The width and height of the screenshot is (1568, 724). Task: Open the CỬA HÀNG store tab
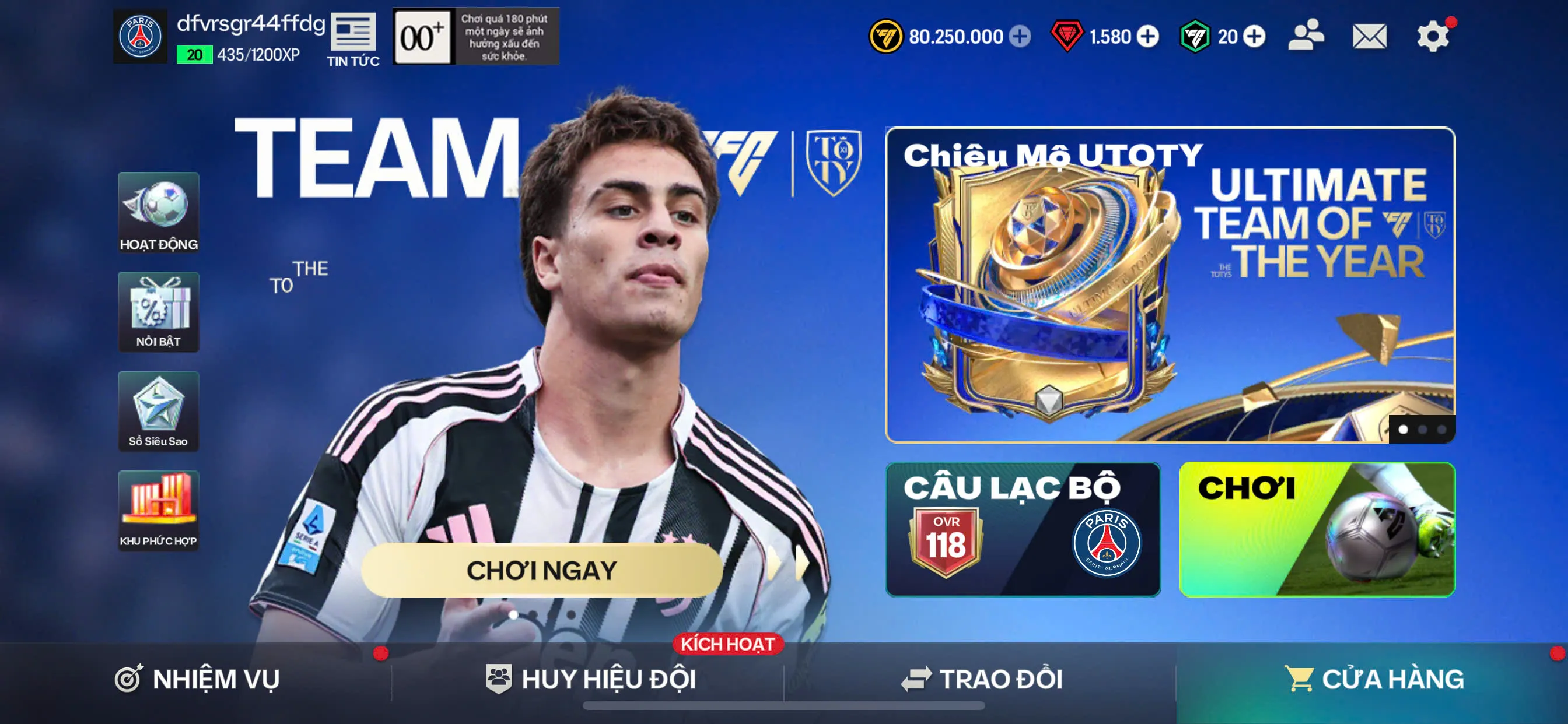click(x=1394, y=680)
